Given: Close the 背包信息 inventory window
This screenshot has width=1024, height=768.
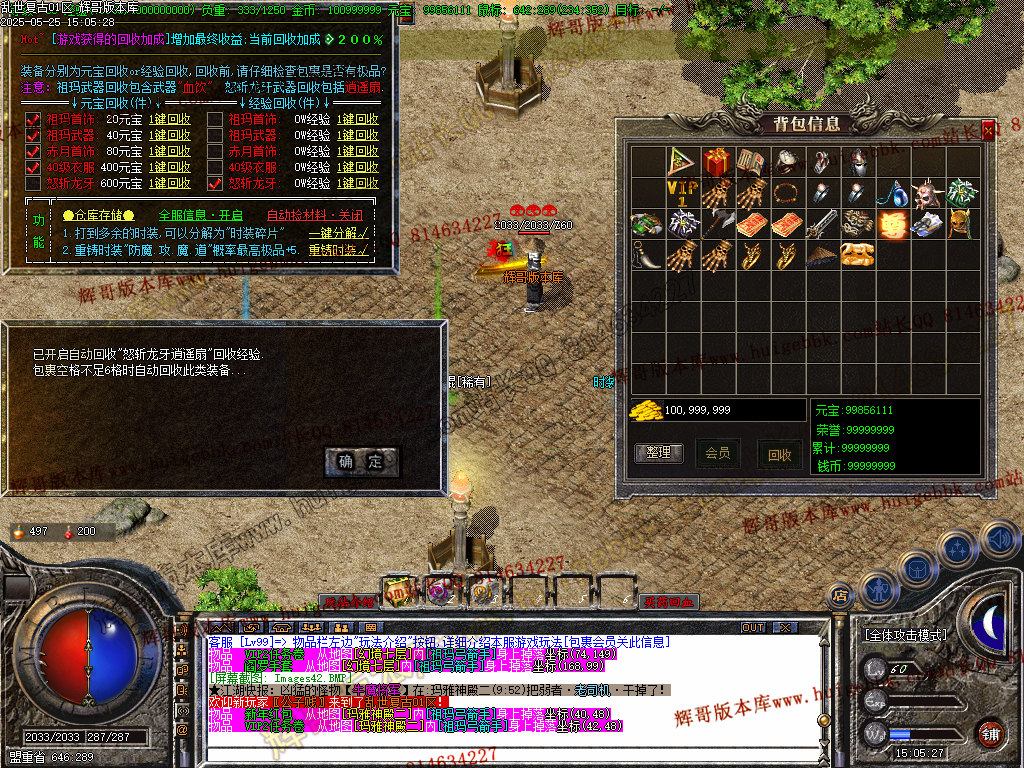Looking at the screenshot, I should 988,131.
